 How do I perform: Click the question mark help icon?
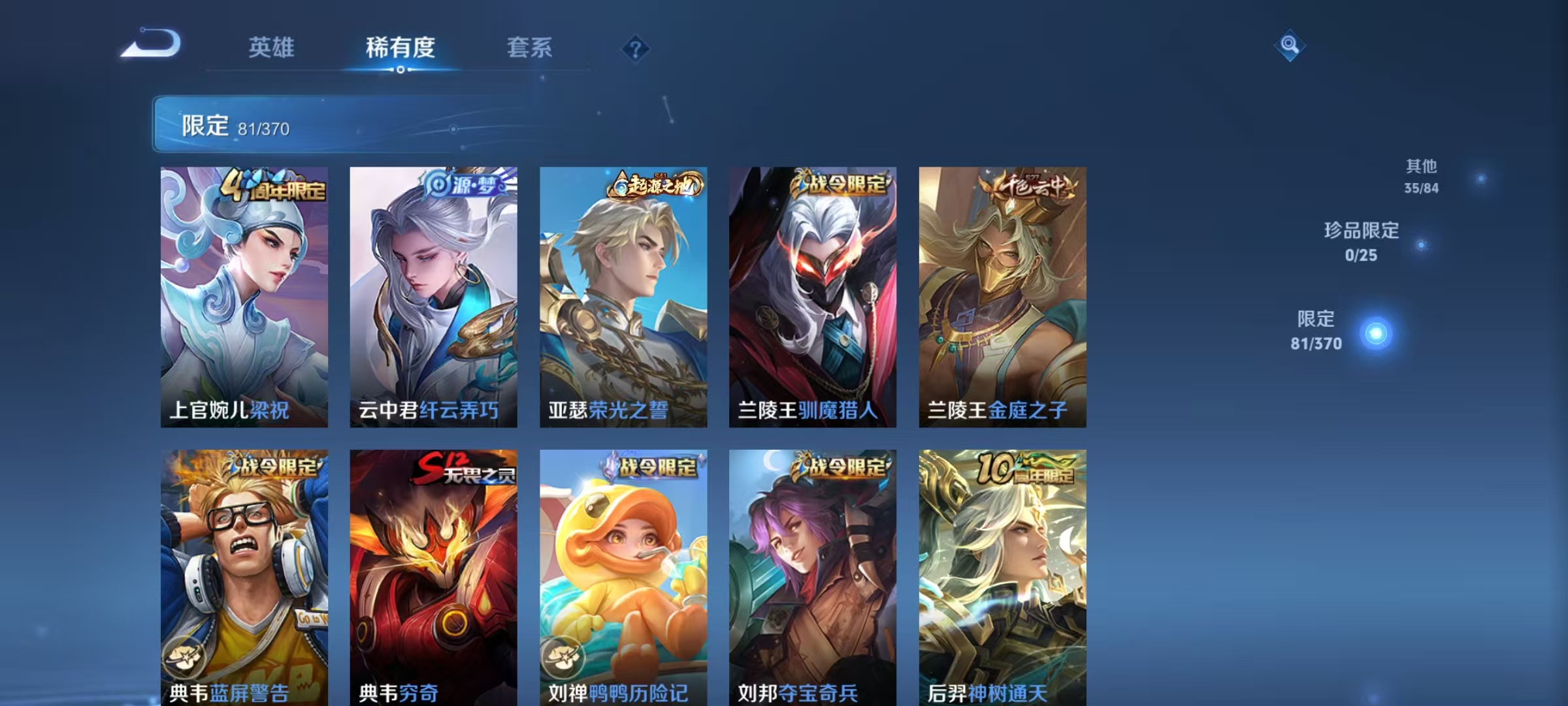[x=637, y=48]
